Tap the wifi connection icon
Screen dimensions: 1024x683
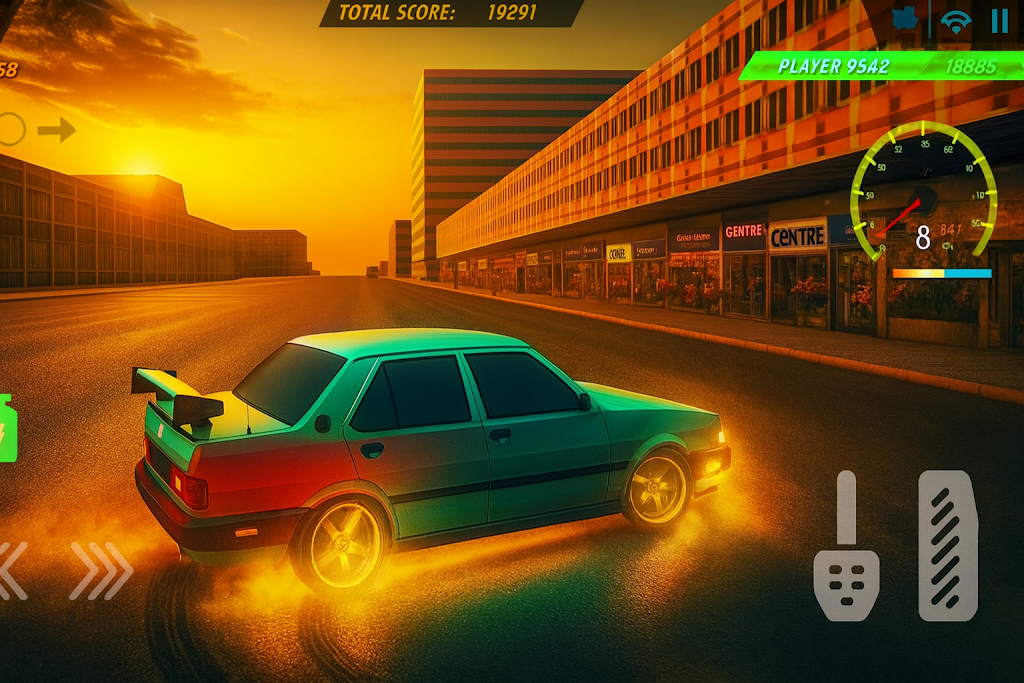[957, 22]
